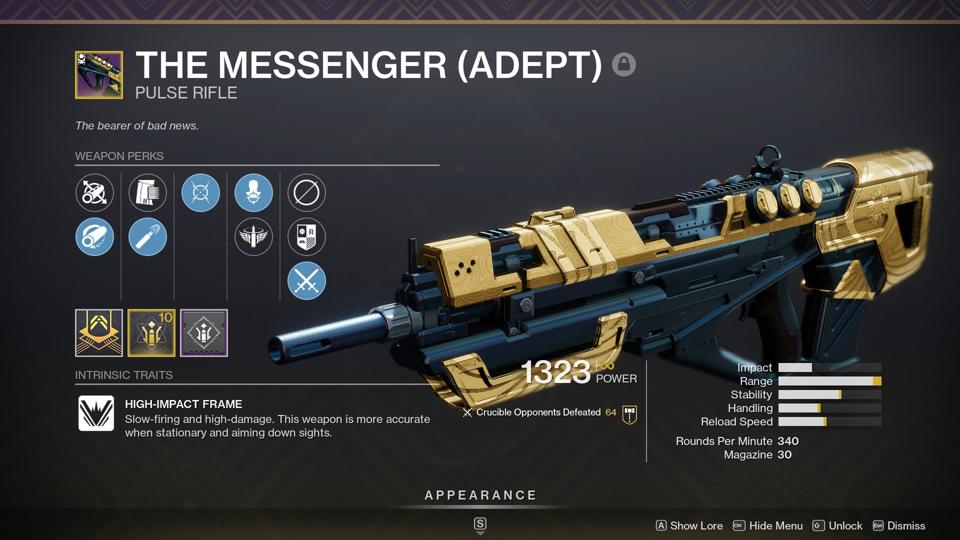Inspect the High-Impact Frame intrinsic trait icon
The image size is (960, 540).
(96, 413)
